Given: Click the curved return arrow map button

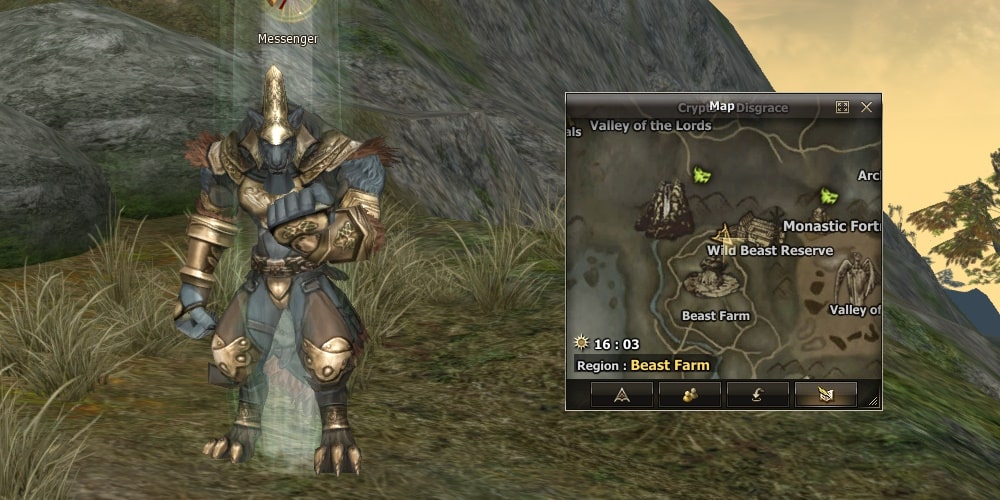Looking at the screenshot, I should click(x=757, y=394).
